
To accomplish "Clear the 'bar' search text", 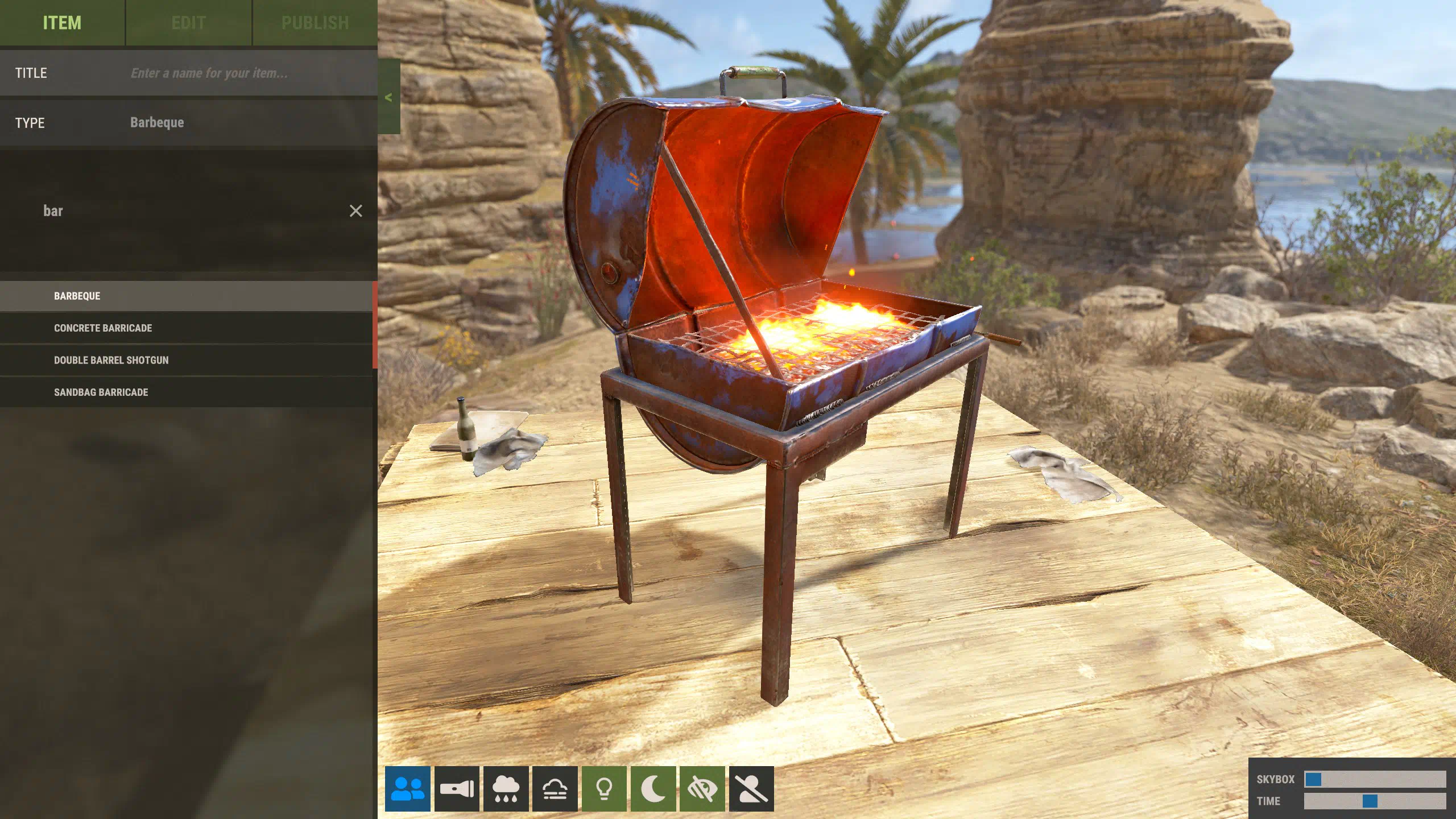I will click(355, 211).
